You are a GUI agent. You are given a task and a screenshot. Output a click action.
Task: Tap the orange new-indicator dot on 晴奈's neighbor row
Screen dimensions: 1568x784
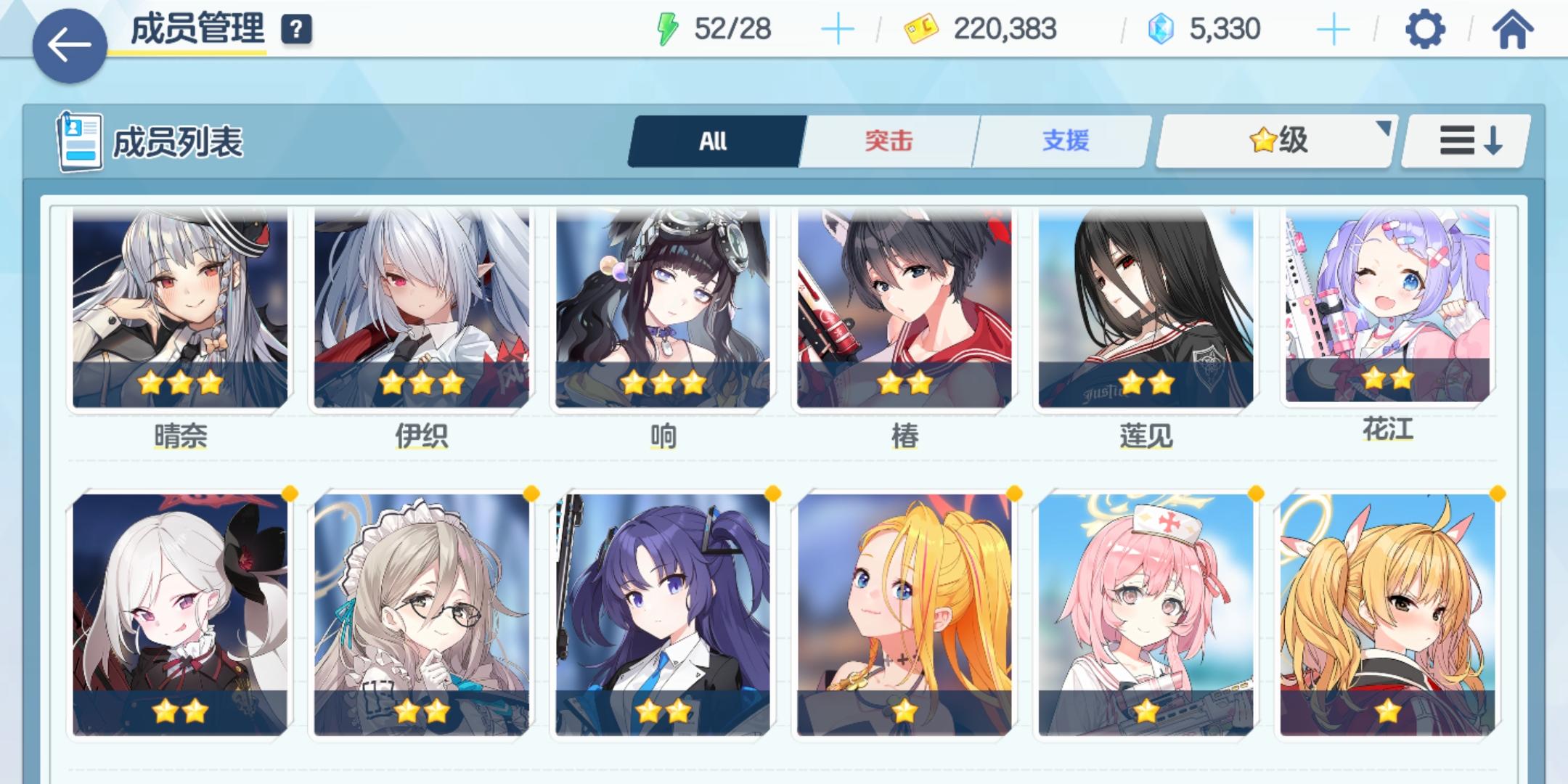coord(289,493)
